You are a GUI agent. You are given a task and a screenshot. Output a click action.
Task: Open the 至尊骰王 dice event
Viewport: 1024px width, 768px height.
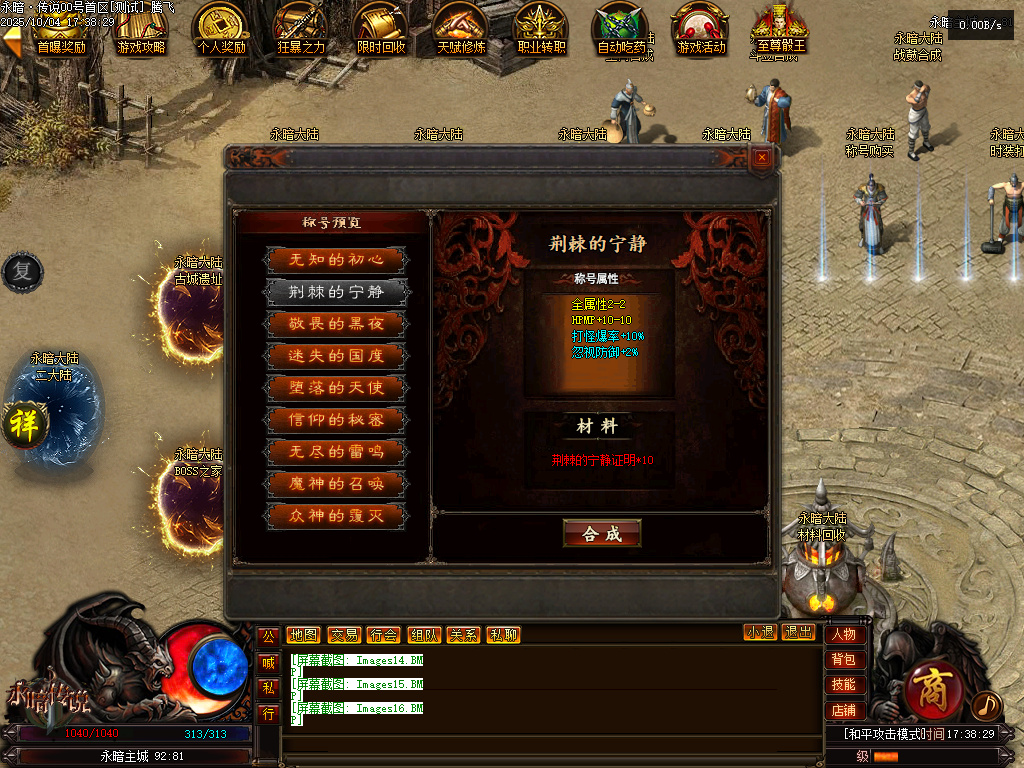pos(781,29)
